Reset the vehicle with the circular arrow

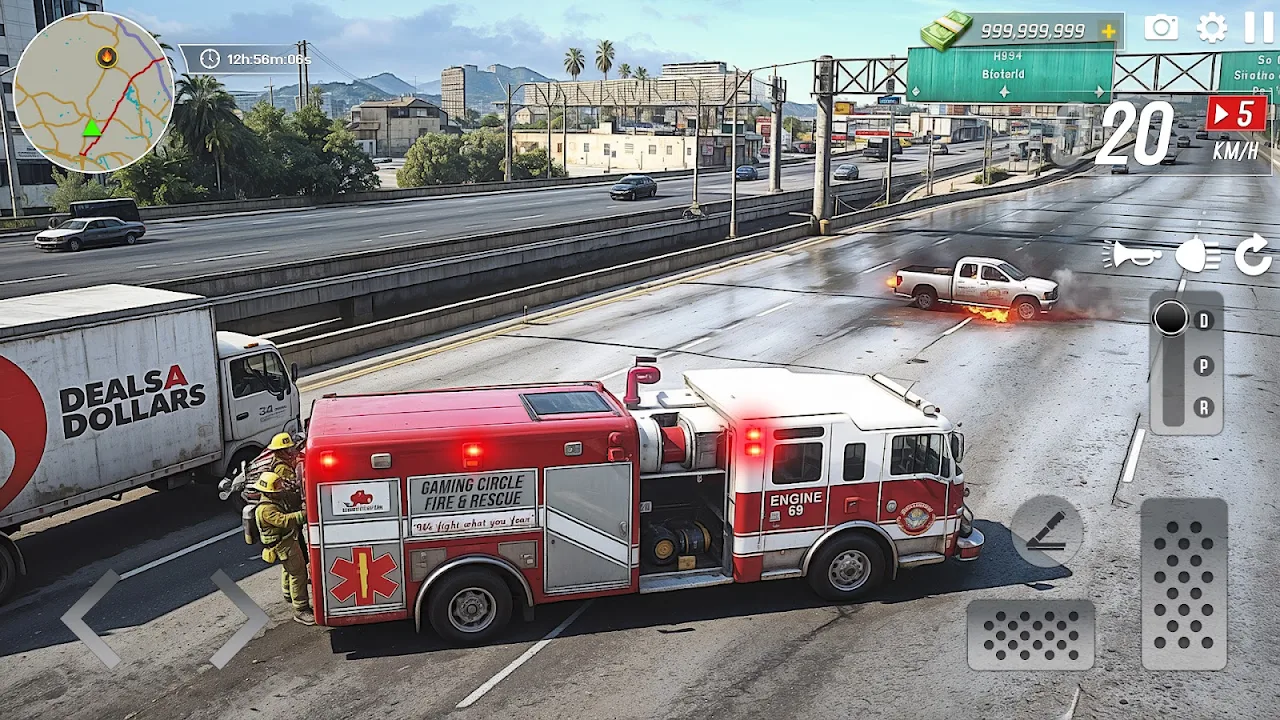coord(1253,256)
